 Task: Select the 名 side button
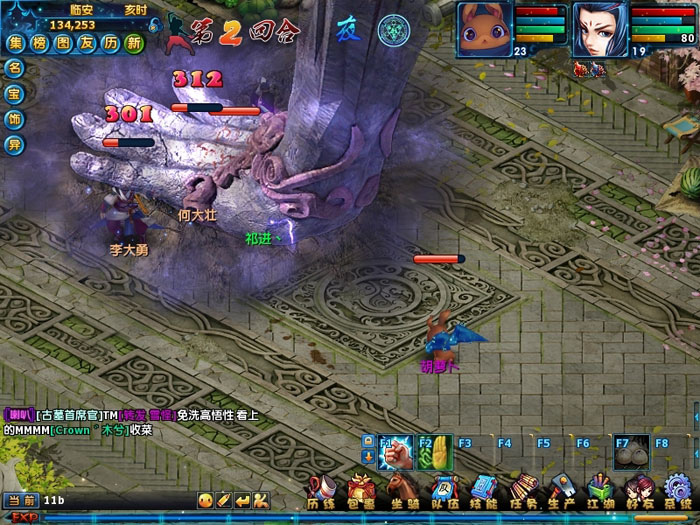14,68
